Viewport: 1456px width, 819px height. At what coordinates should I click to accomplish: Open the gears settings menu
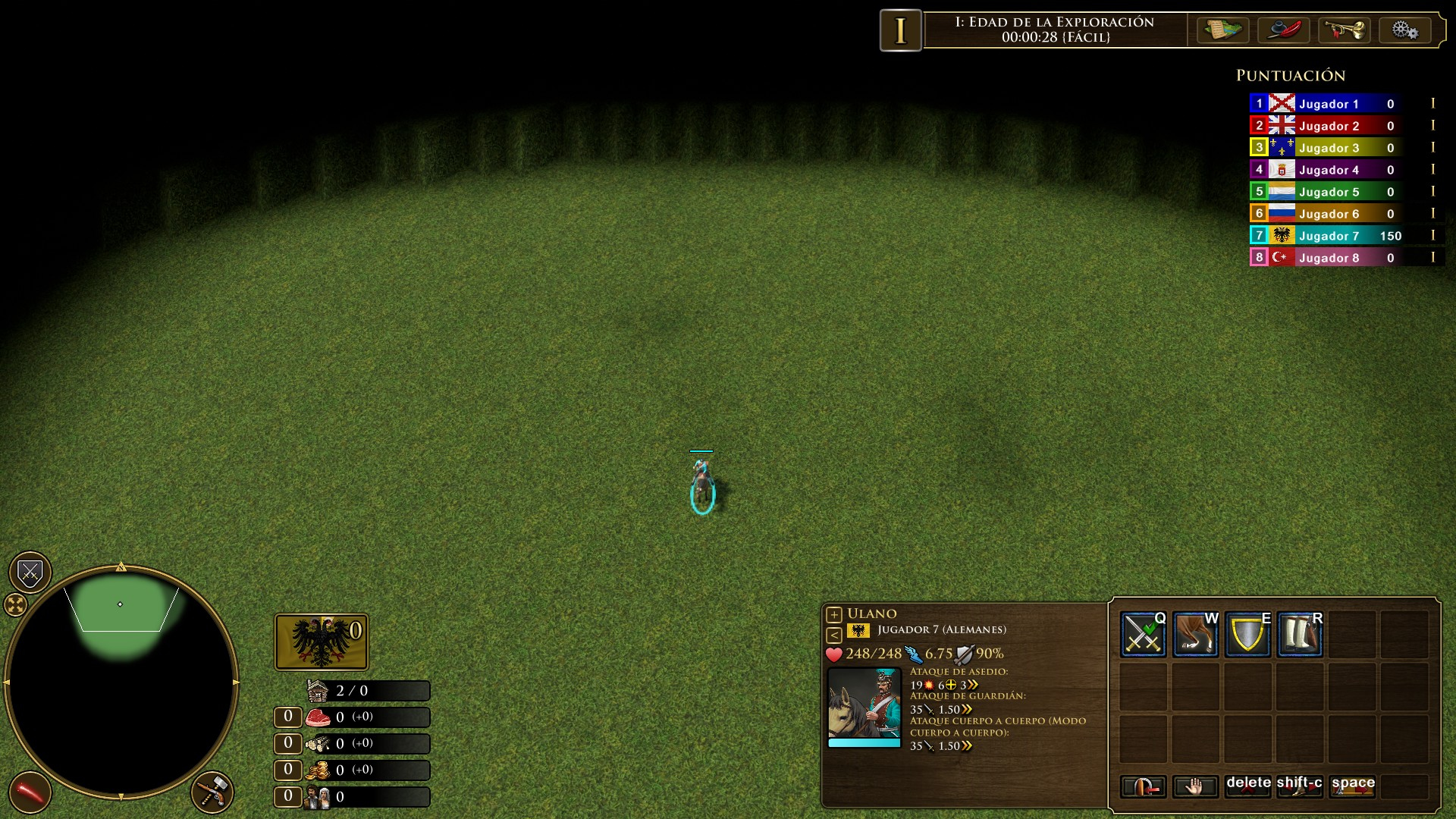pyautogui.click(x=1404, y=30)
